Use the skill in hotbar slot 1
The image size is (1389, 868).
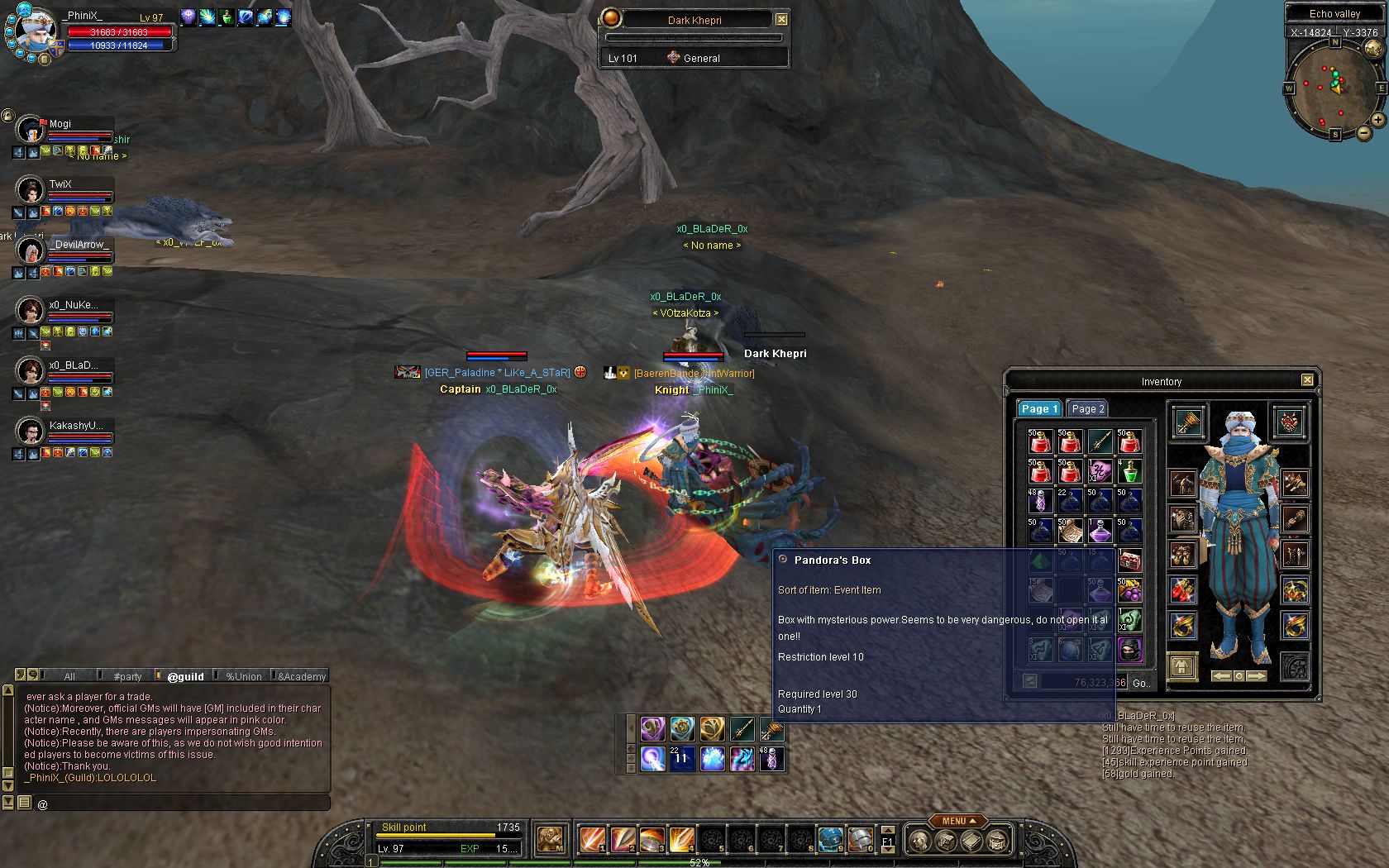pos(592,840)
